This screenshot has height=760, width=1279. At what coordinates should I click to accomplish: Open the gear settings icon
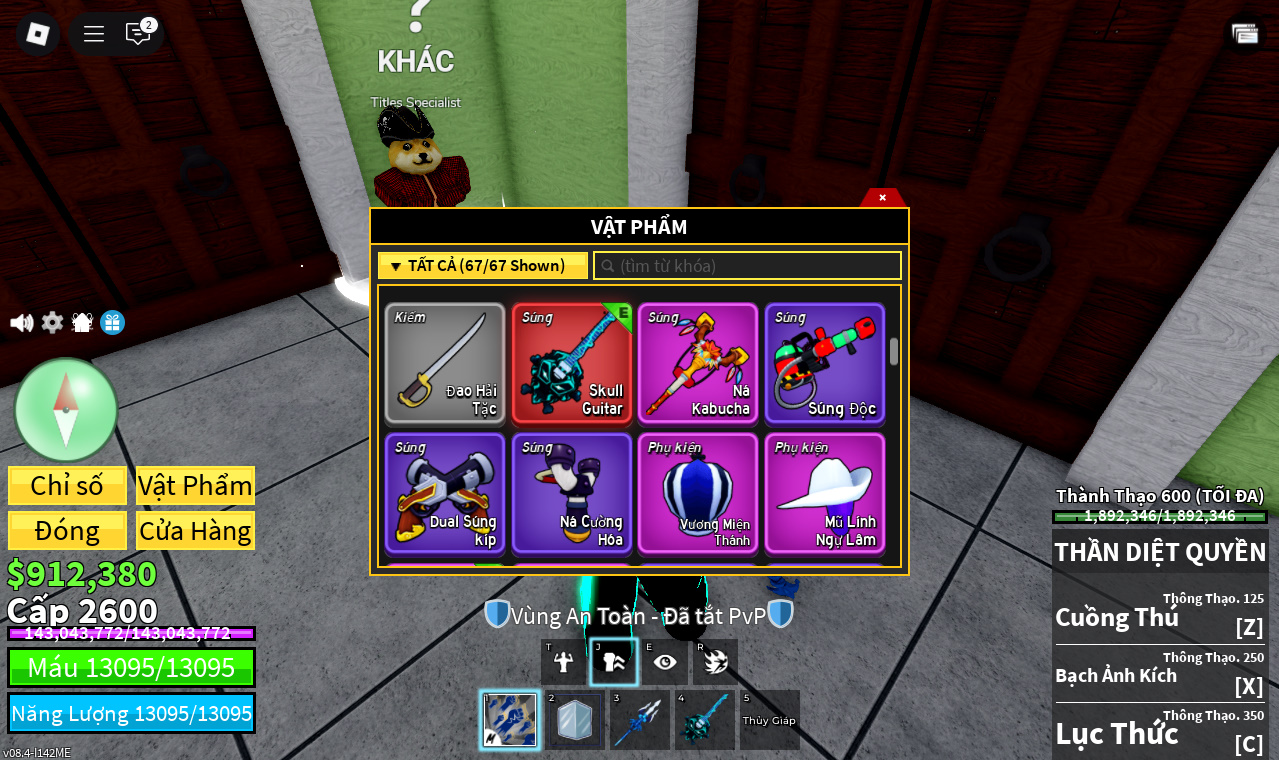pos(52,323)
